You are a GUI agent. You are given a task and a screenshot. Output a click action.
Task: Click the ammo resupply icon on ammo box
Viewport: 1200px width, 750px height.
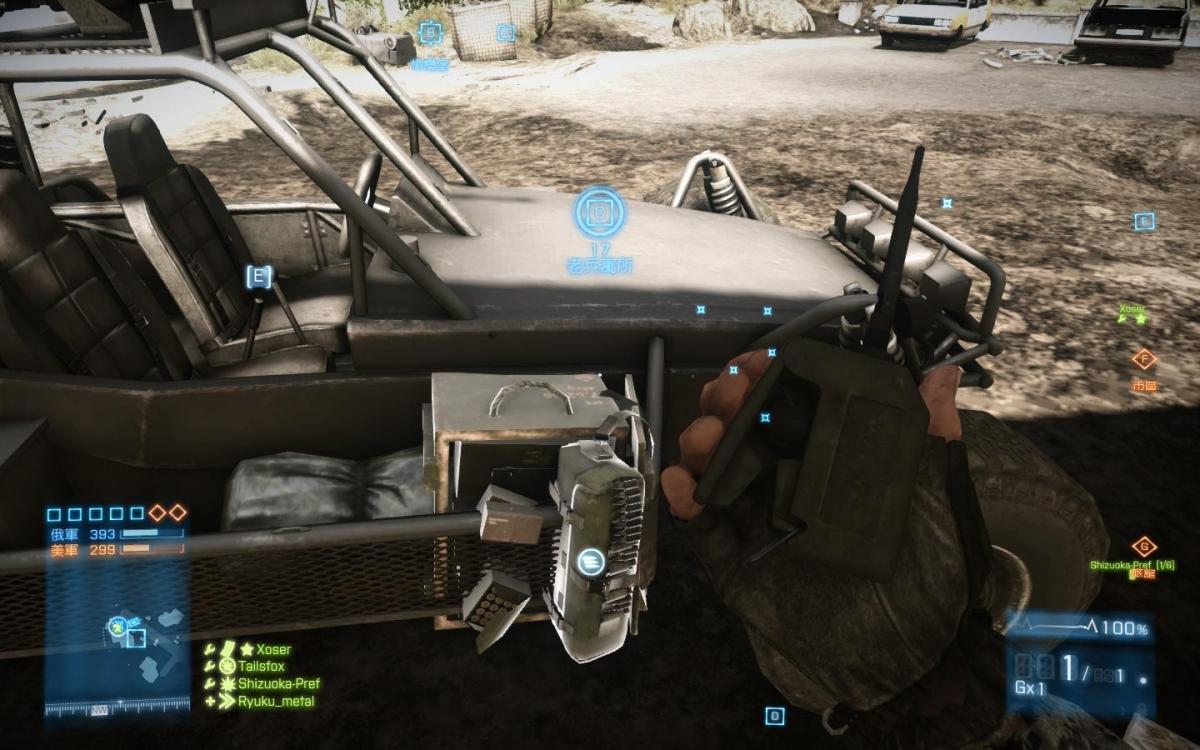[589, 563]
